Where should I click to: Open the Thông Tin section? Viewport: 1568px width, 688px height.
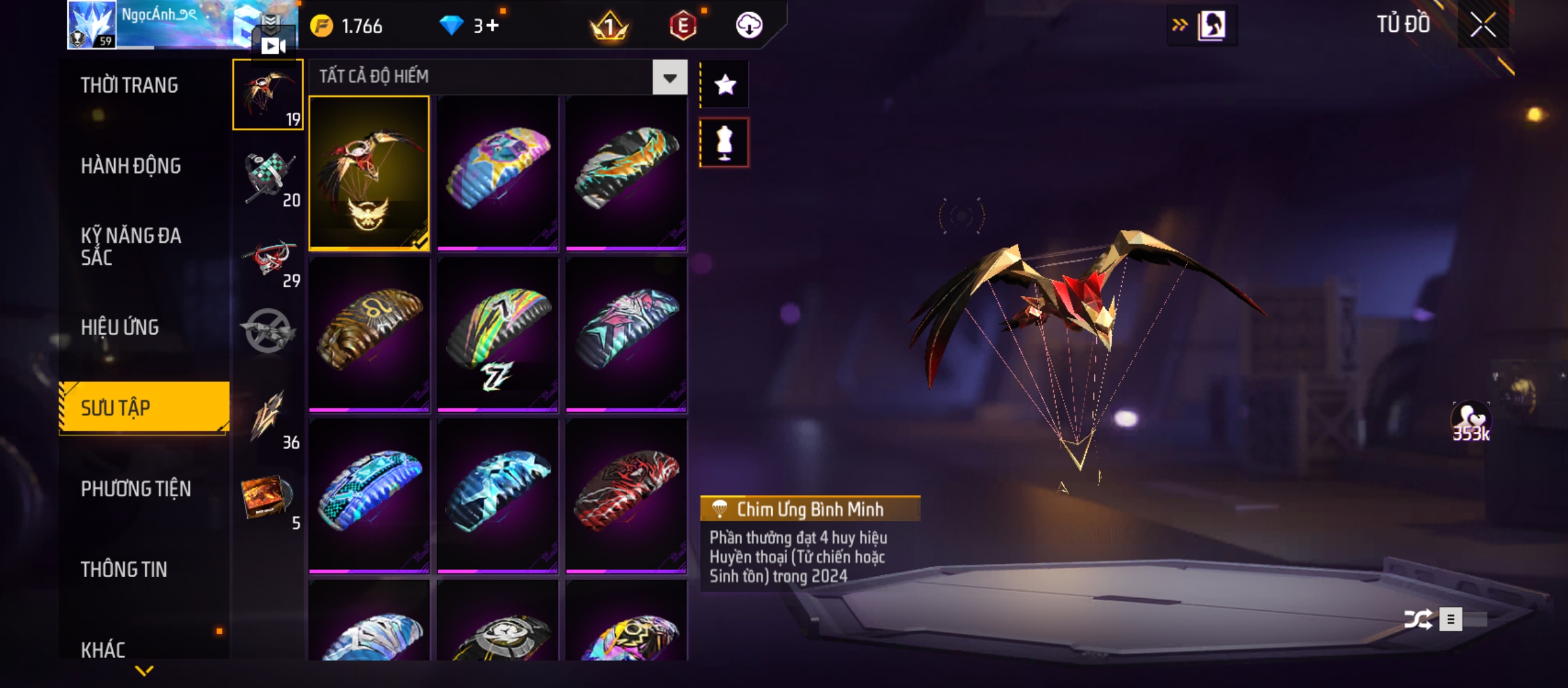click(x=124, y=570)
